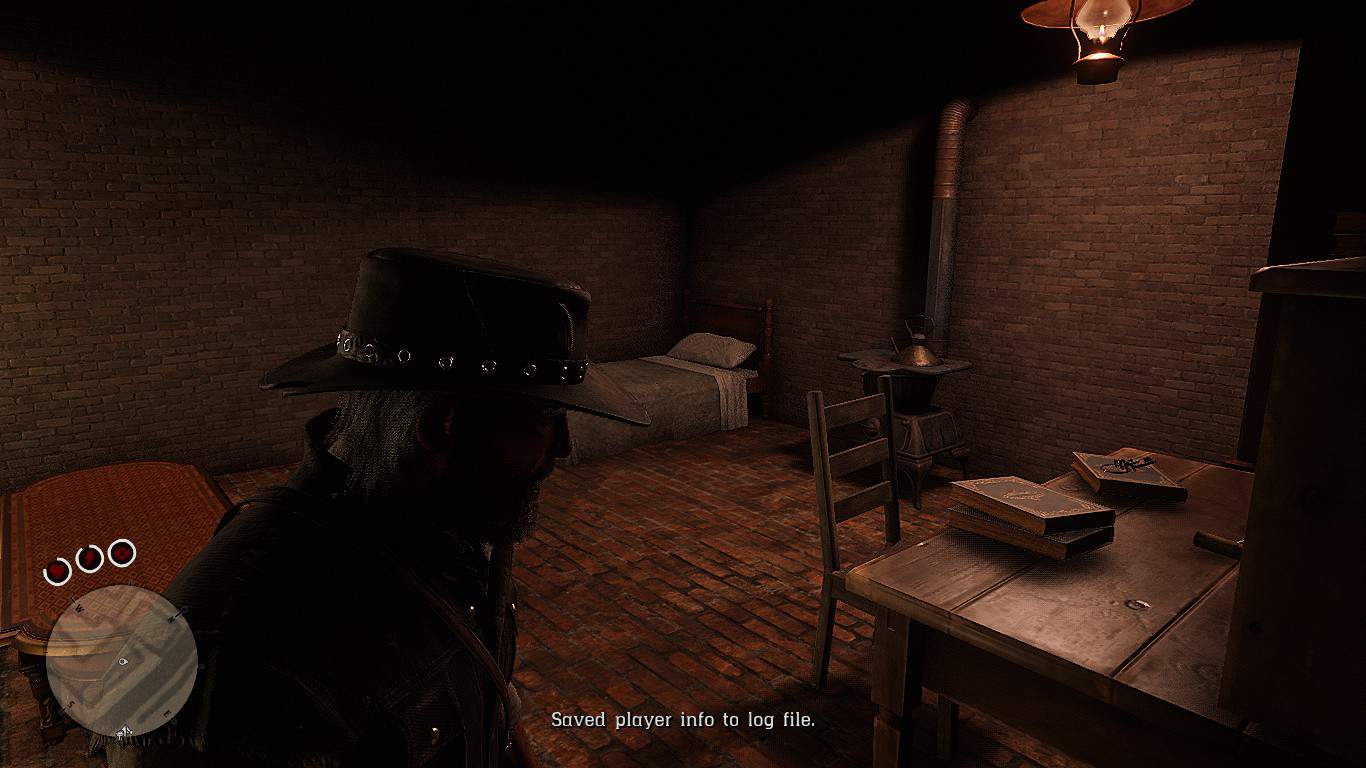Screen dimensions: 1366x768
Task: Click the first Dead Eye meter segment
Action: click(x=56, y=568)
